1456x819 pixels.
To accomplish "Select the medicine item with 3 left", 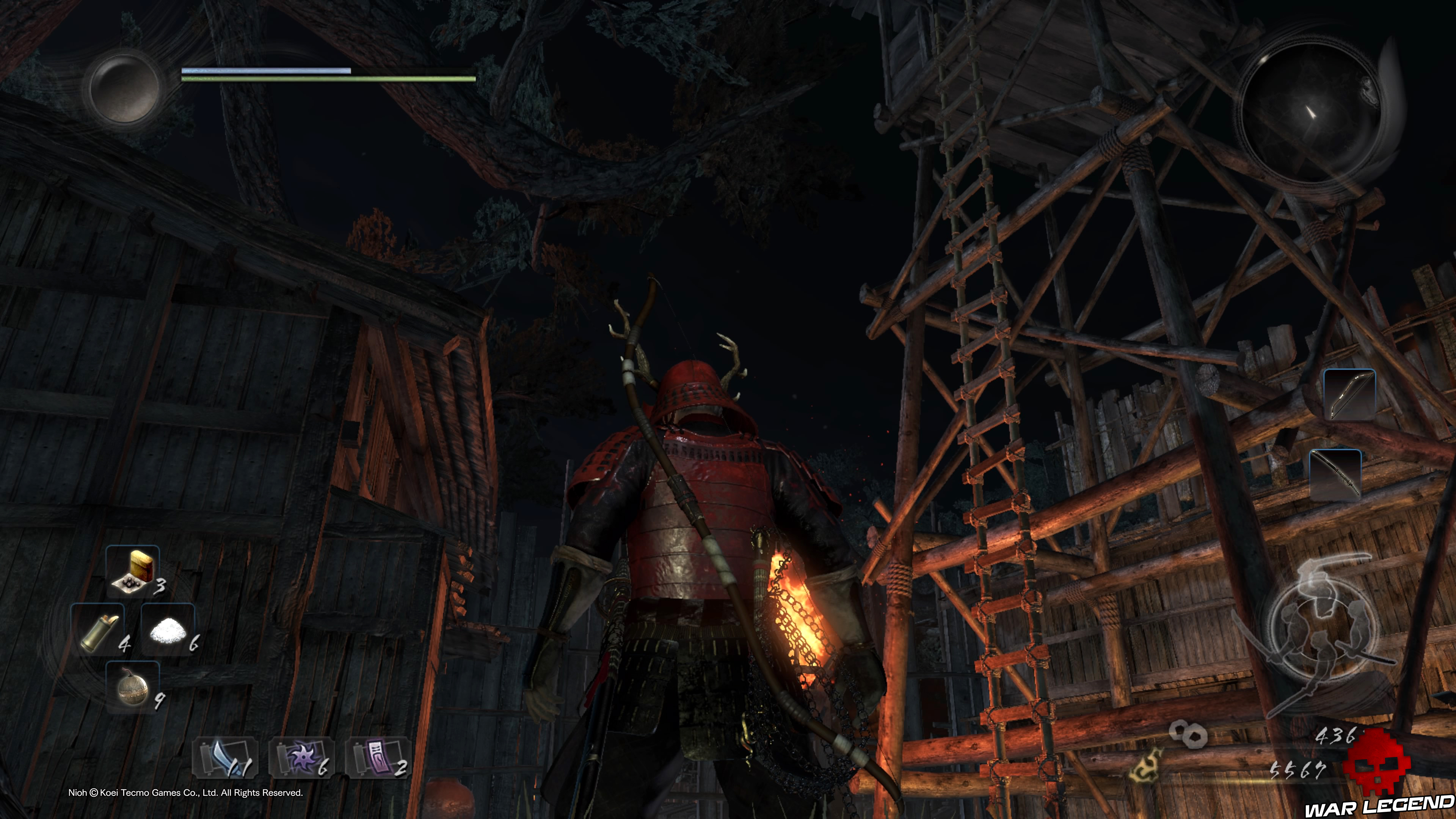I will click(x=133, y=571).
